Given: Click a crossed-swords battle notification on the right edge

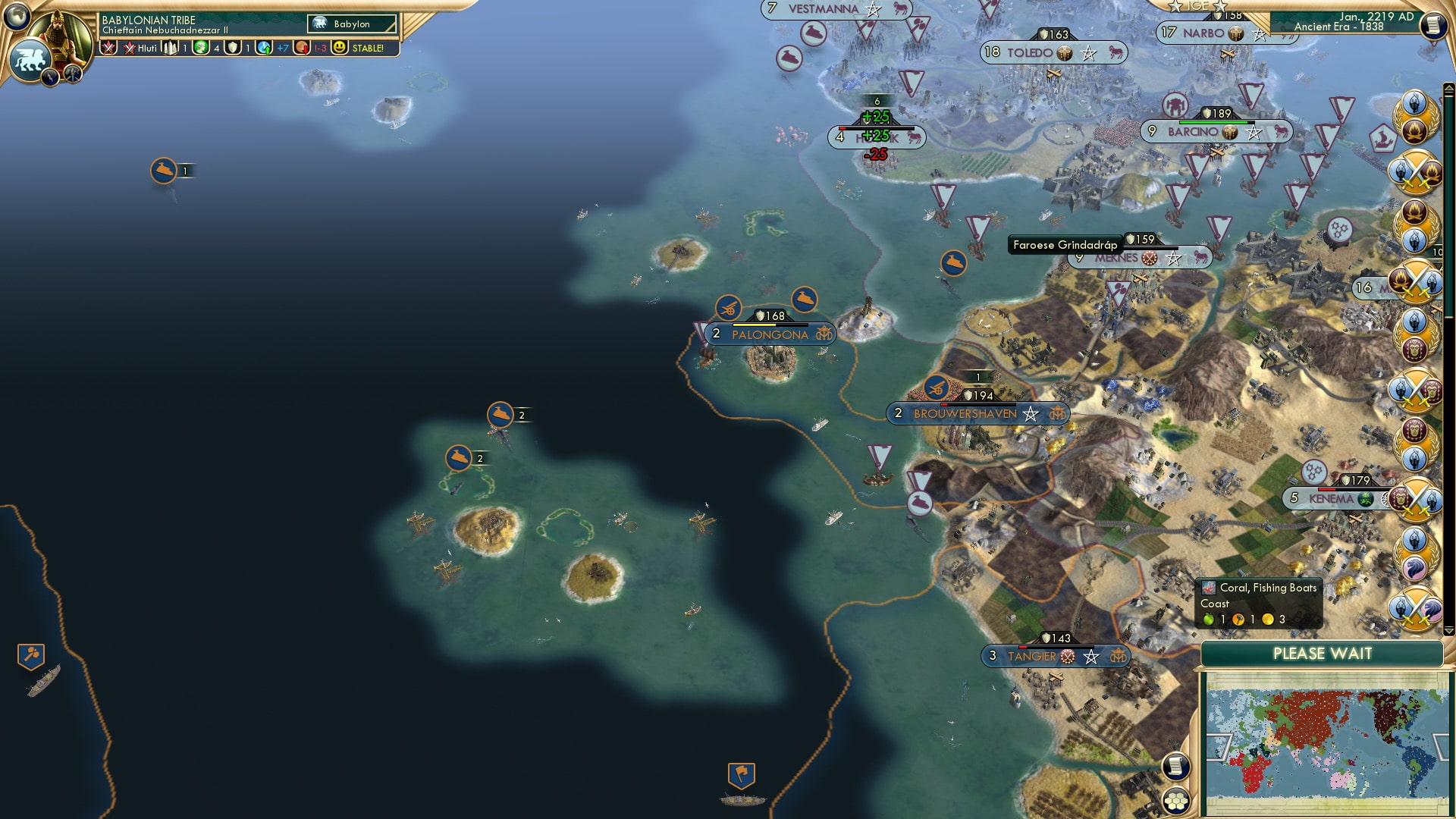Looking at the screenshot, I should 1415,171.
